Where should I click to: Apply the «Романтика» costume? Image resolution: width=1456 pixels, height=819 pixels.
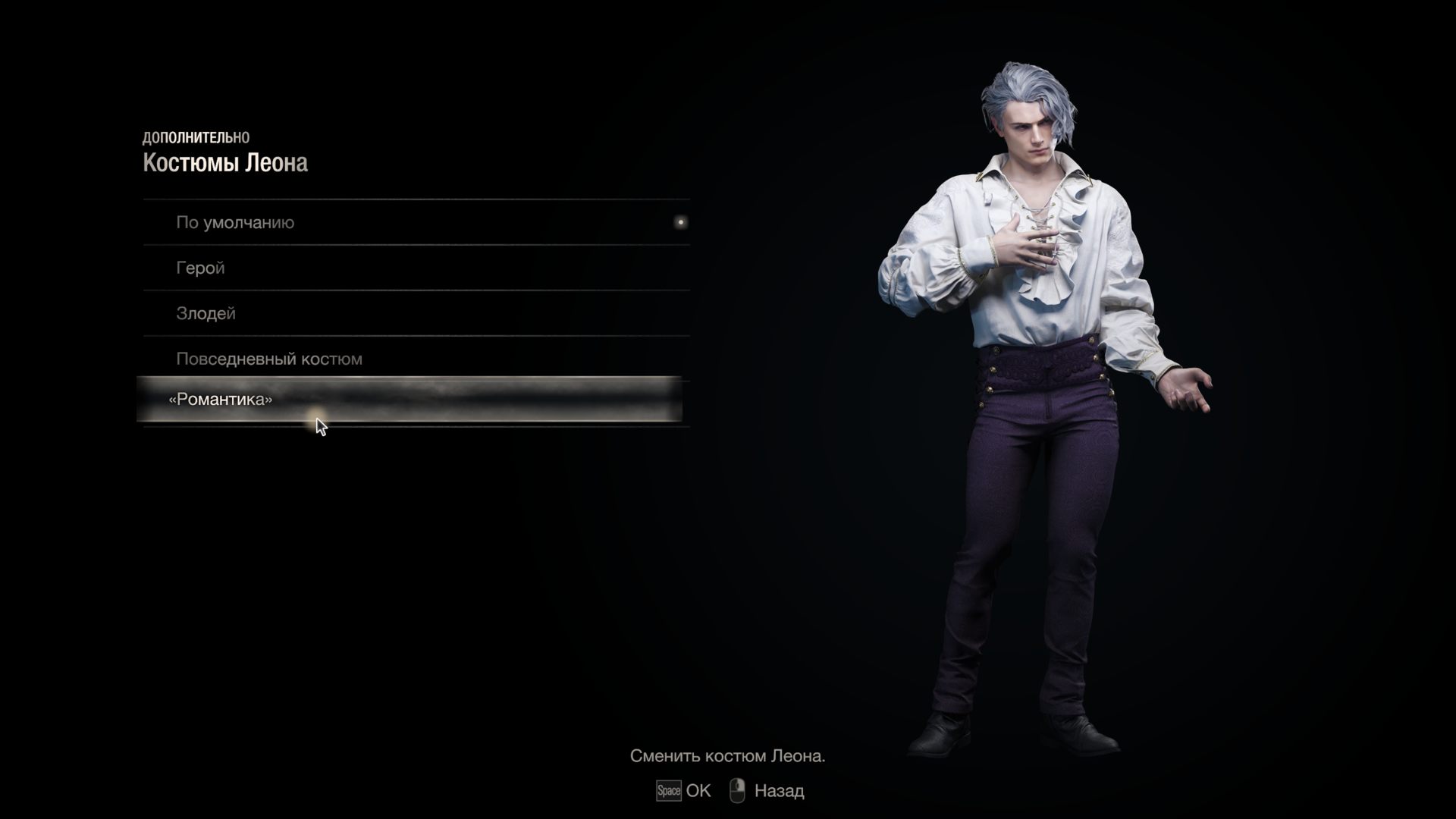click(x=221, y=400)
